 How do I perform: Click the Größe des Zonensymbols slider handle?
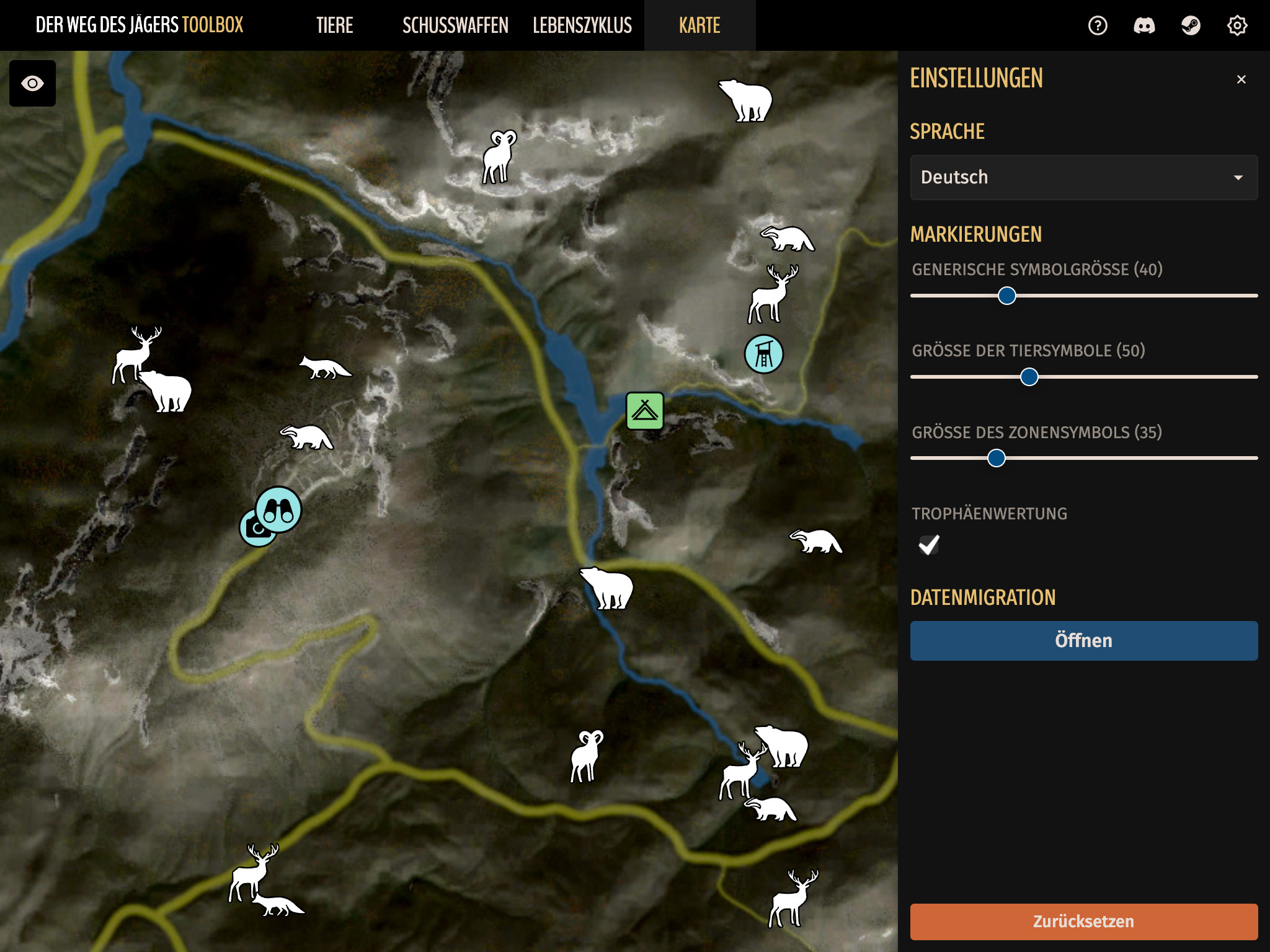coord(997,458)
